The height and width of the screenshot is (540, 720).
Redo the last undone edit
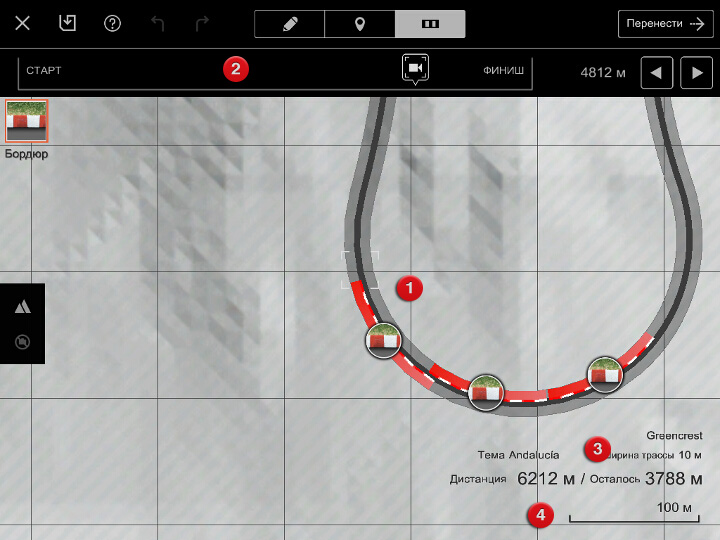pos(202,24)
